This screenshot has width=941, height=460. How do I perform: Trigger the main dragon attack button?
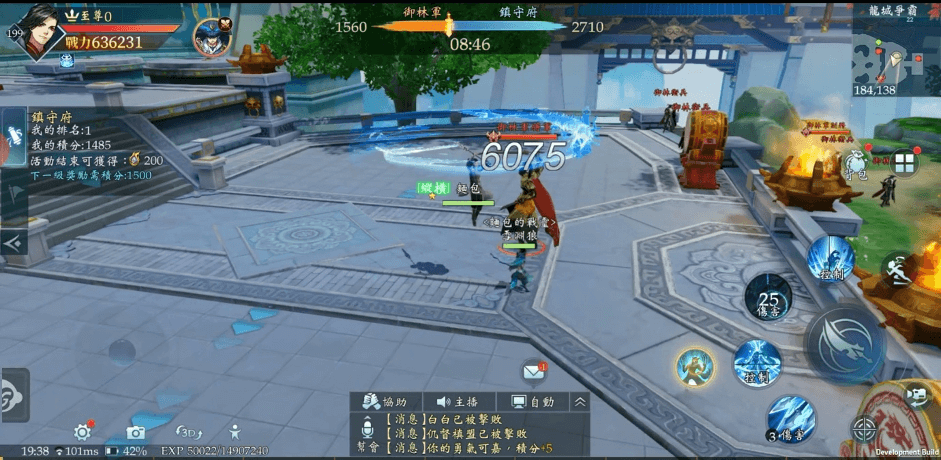click(844, 342)
